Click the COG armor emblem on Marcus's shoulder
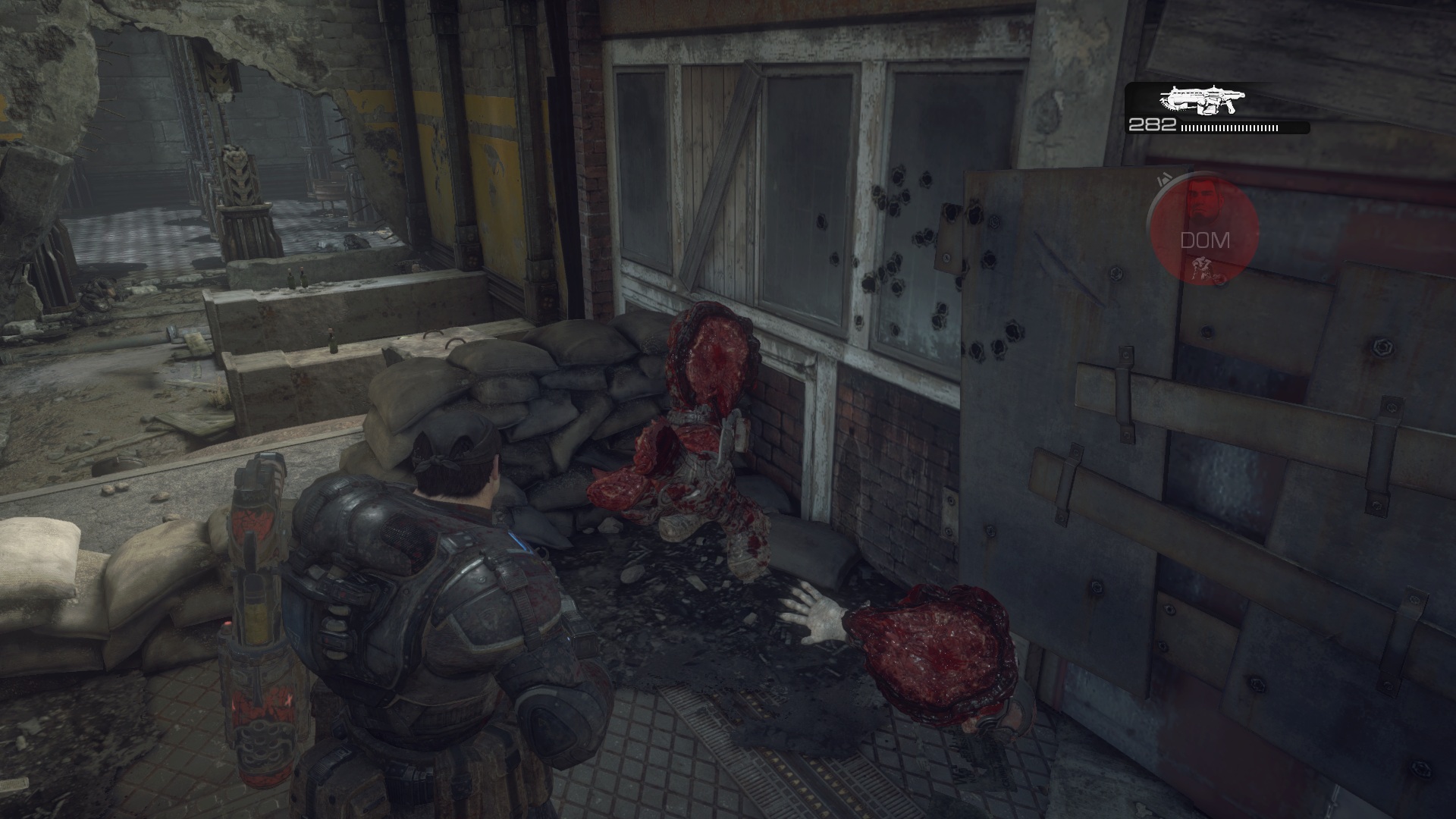Image resolution: width=1456 pixels, height=819 pixels. 489,618
